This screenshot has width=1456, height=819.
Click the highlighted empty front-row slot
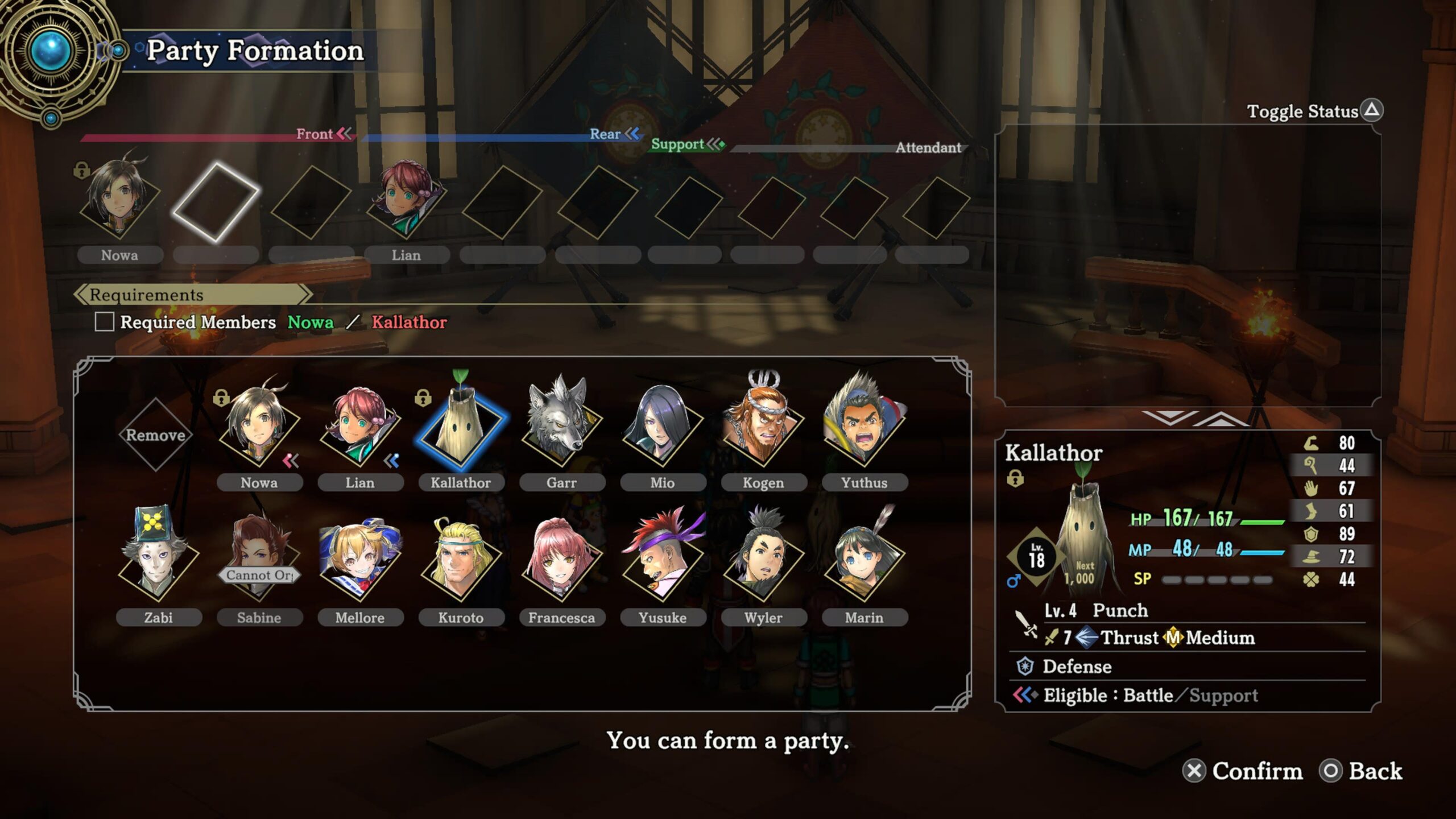pos(216,203)
